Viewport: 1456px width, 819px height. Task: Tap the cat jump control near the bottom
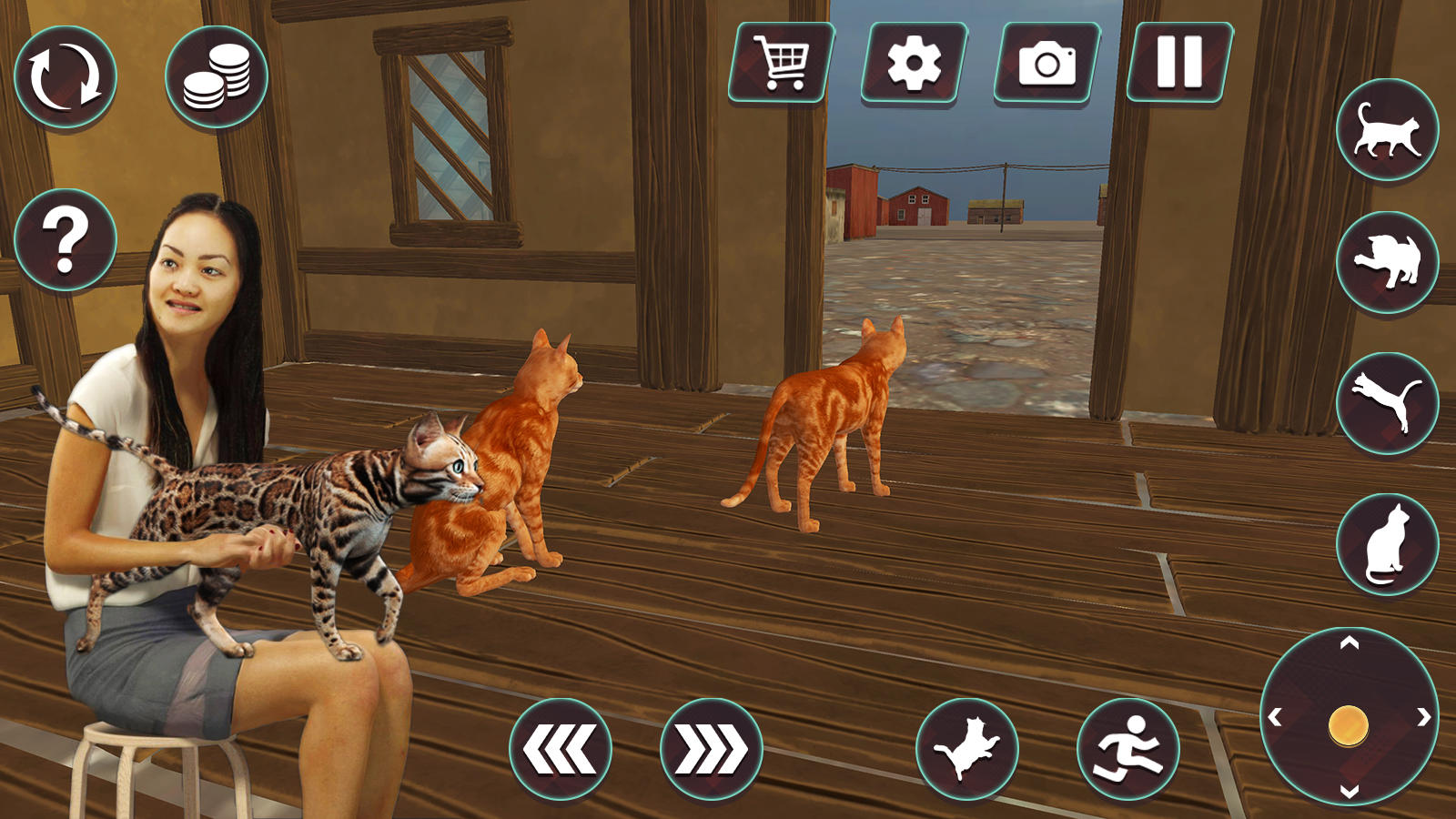(968, 748)
